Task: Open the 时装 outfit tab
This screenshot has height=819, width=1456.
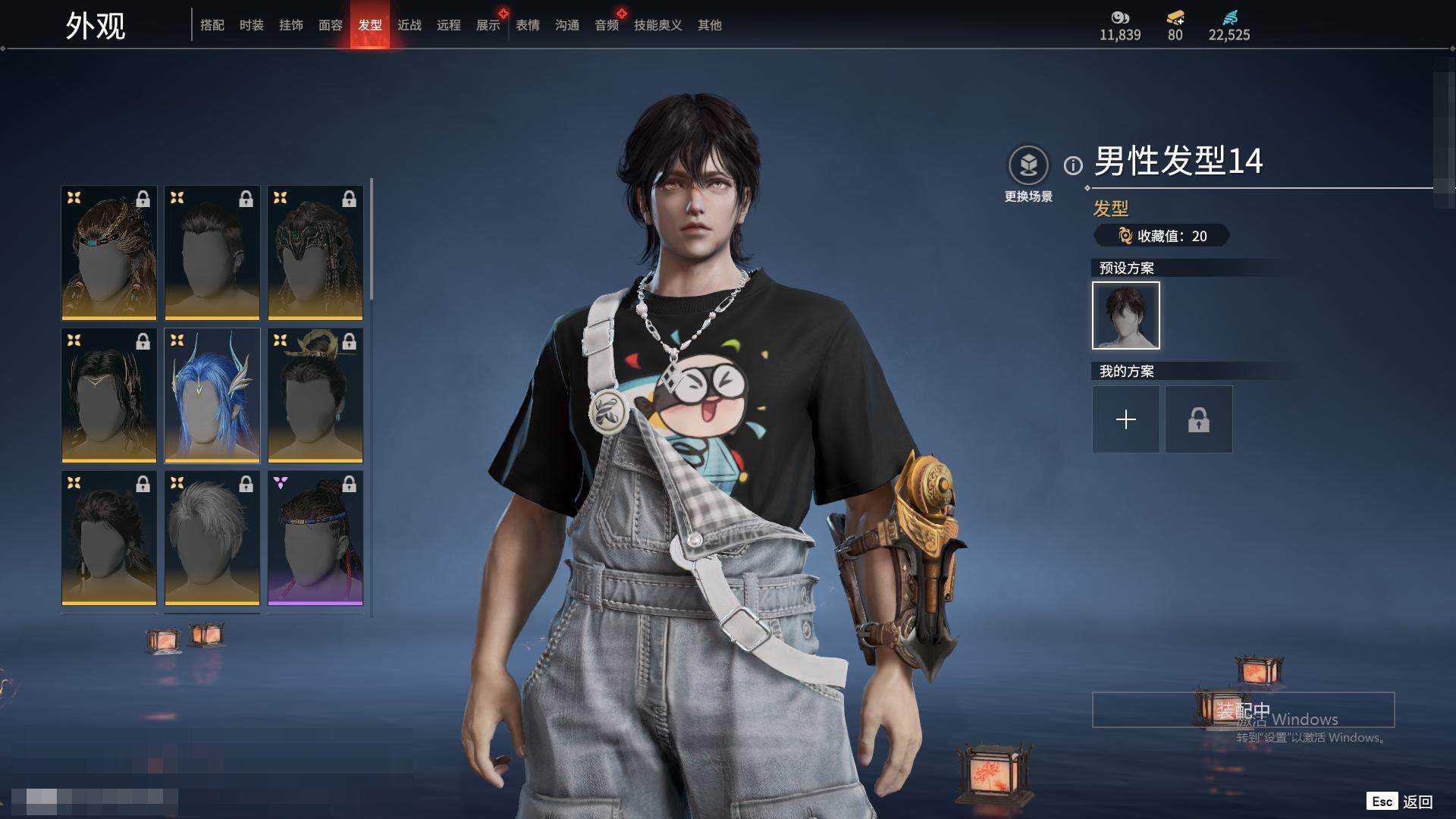Action: [252, 25]
